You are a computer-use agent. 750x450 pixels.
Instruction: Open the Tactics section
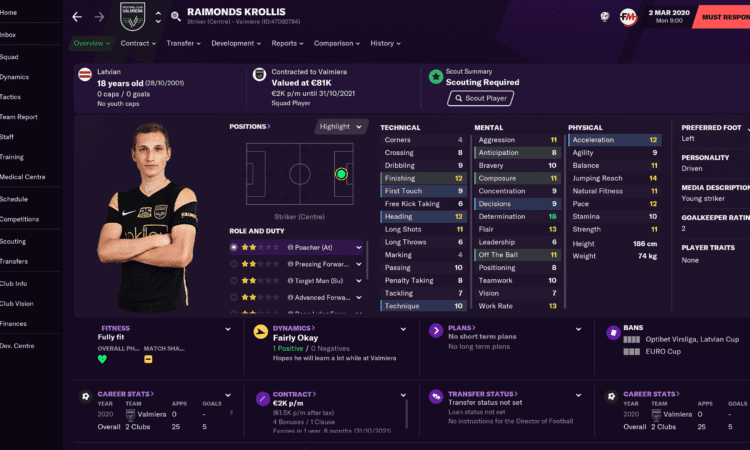point(12,97)
